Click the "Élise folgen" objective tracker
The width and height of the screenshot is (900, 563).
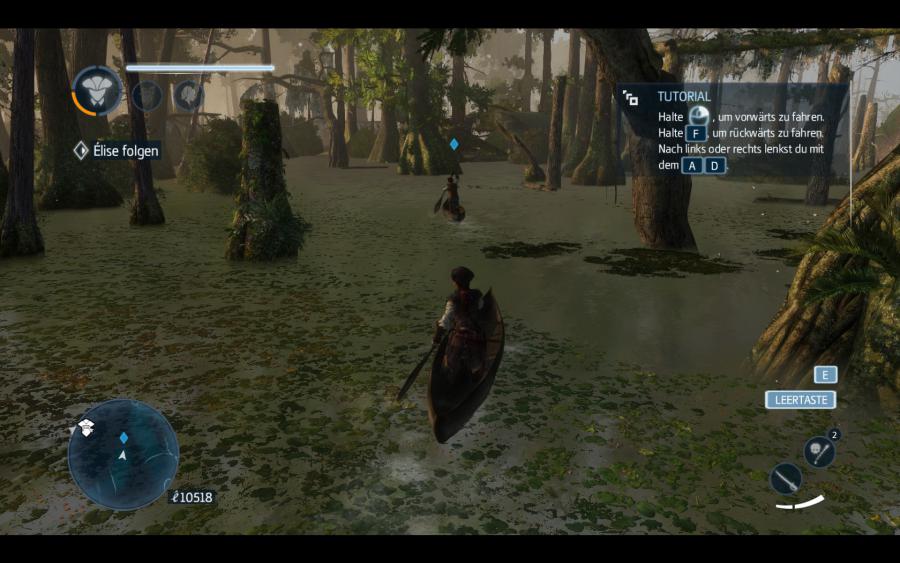point(117,151)
